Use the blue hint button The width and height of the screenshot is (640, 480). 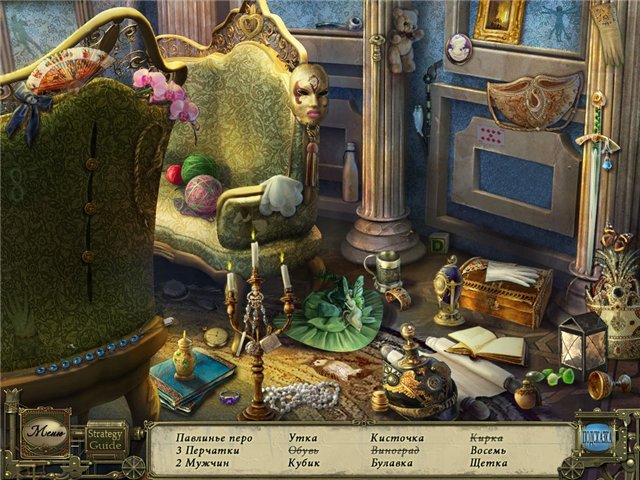tap(598, 437)
